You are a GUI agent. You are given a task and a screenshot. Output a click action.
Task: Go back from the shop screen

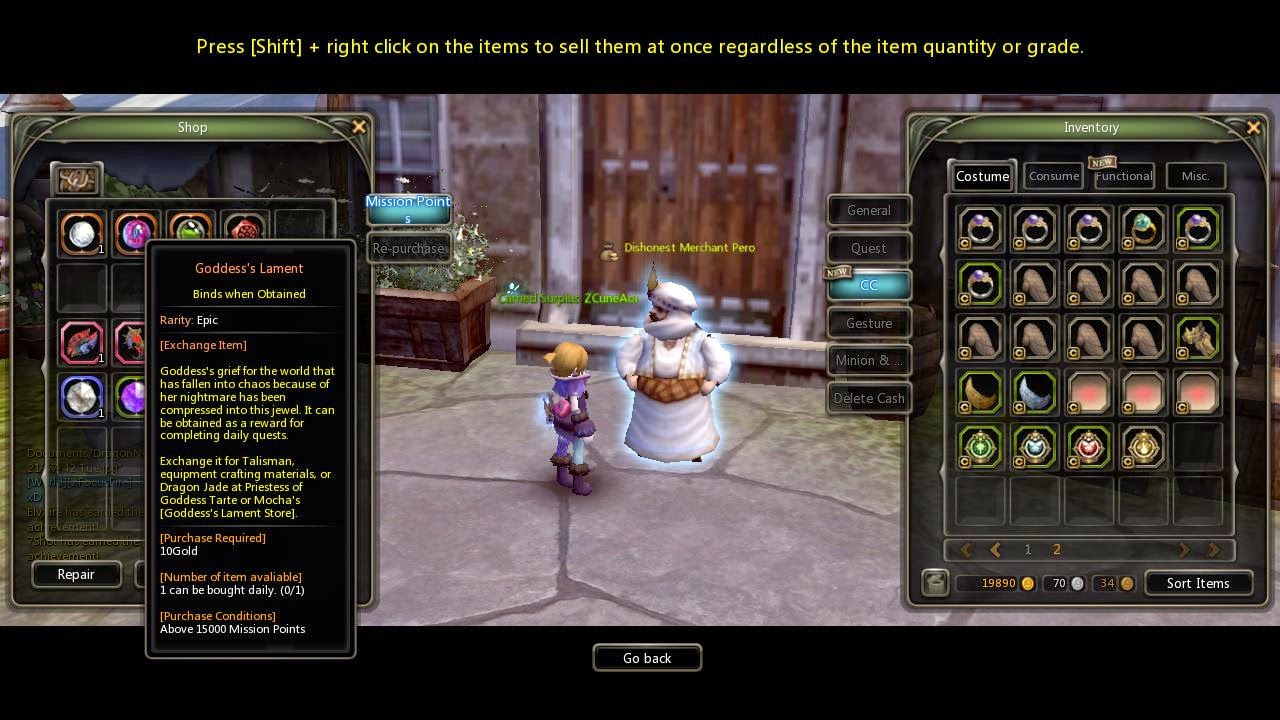[x=647, y=658]
